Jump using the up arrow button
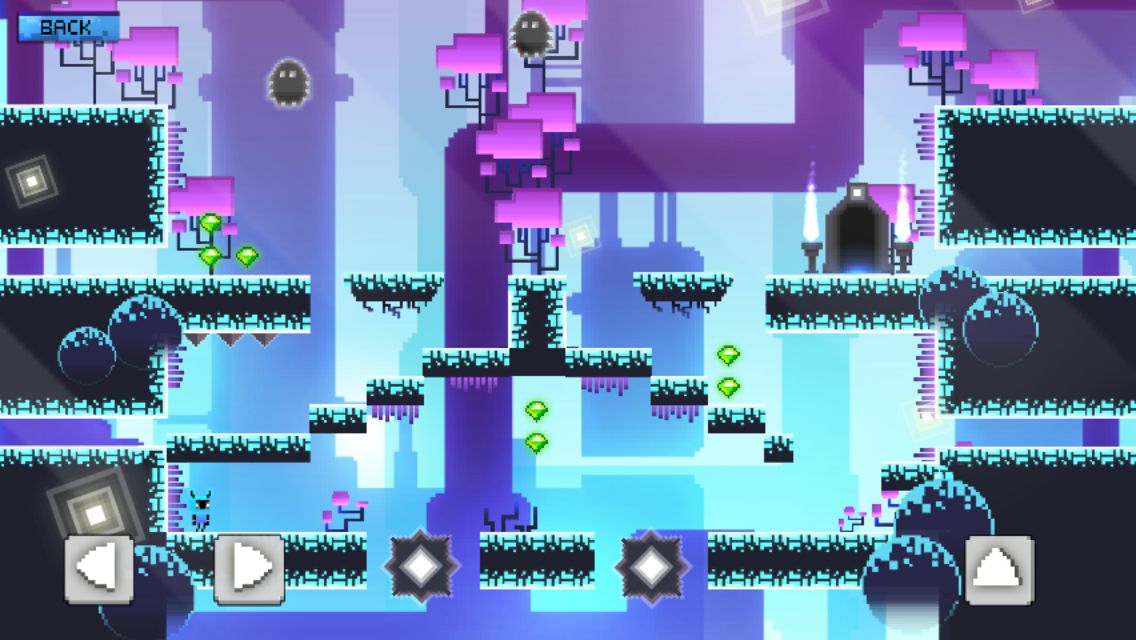This screenshot has width=1136, height=640. [x=999, y=569]
